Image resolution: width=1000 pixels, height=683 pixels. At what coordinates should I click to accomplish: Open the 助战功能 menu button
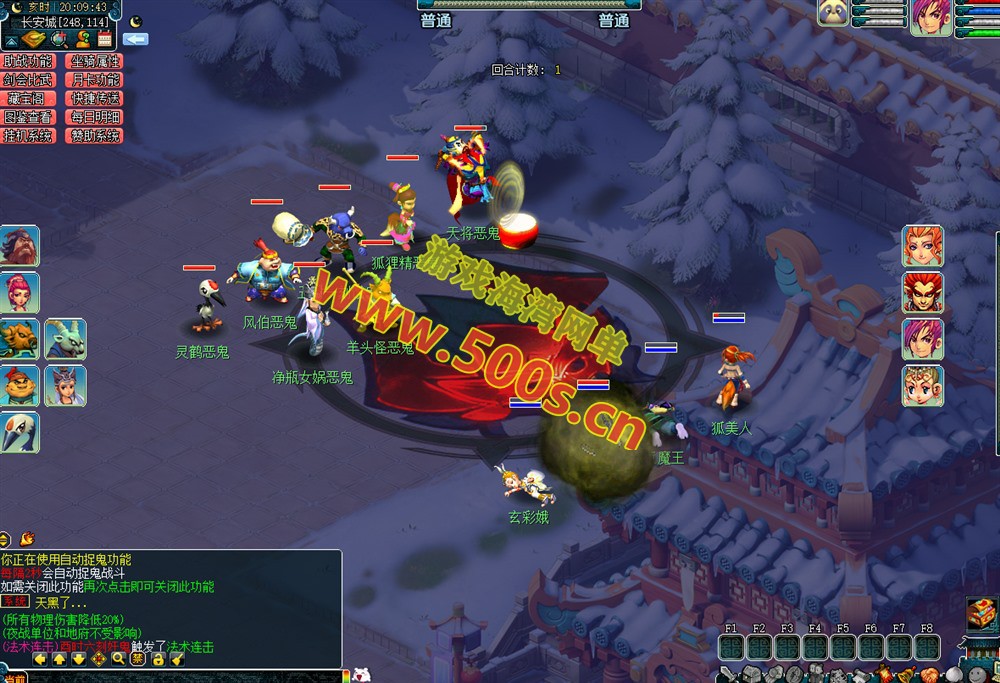tap(28, 61)
